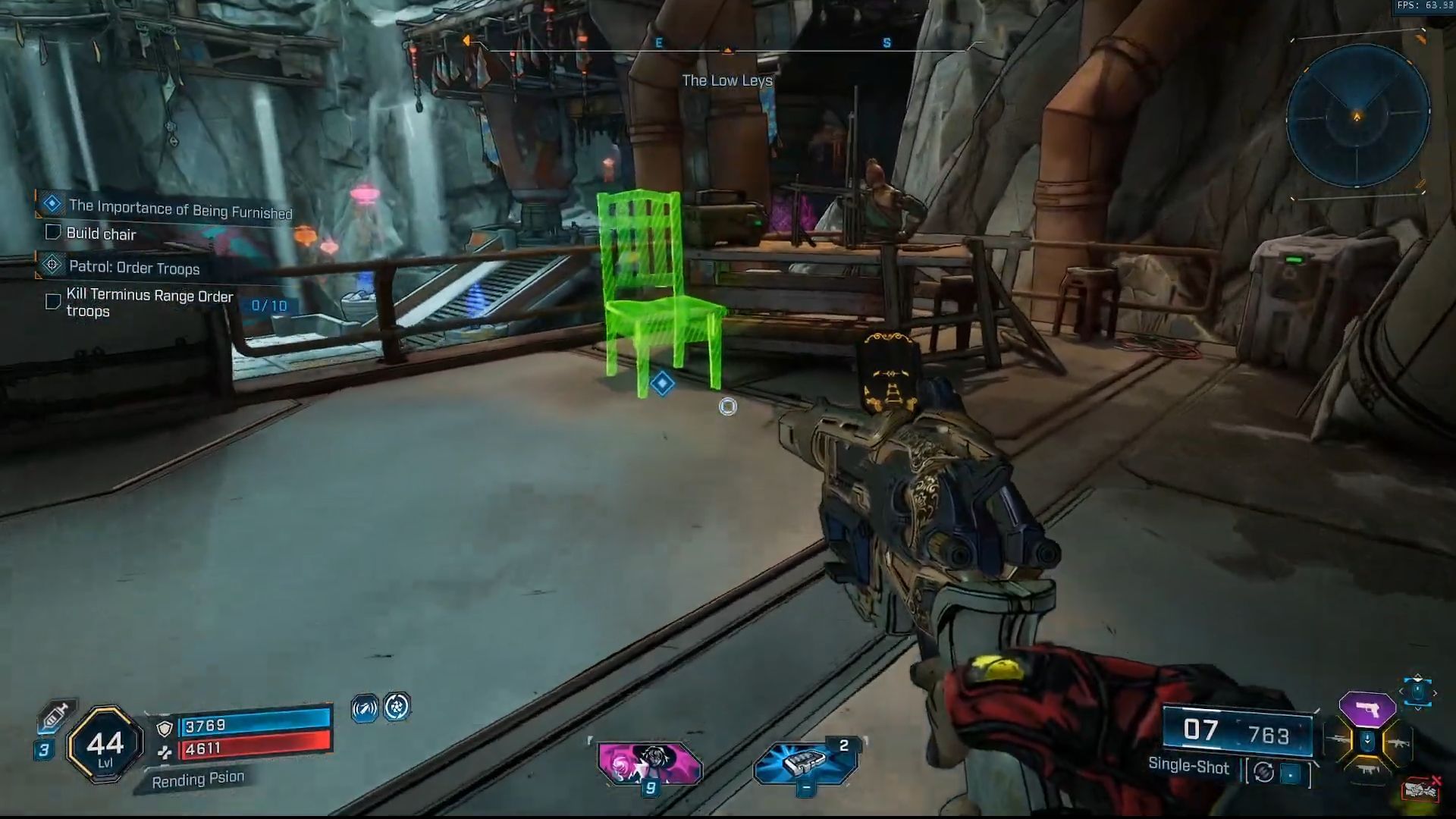Switch to the sniper rifle weapon slot
Viewport: 1456px width, 819px height.
pyautogui.click(x=1338, y=741)
